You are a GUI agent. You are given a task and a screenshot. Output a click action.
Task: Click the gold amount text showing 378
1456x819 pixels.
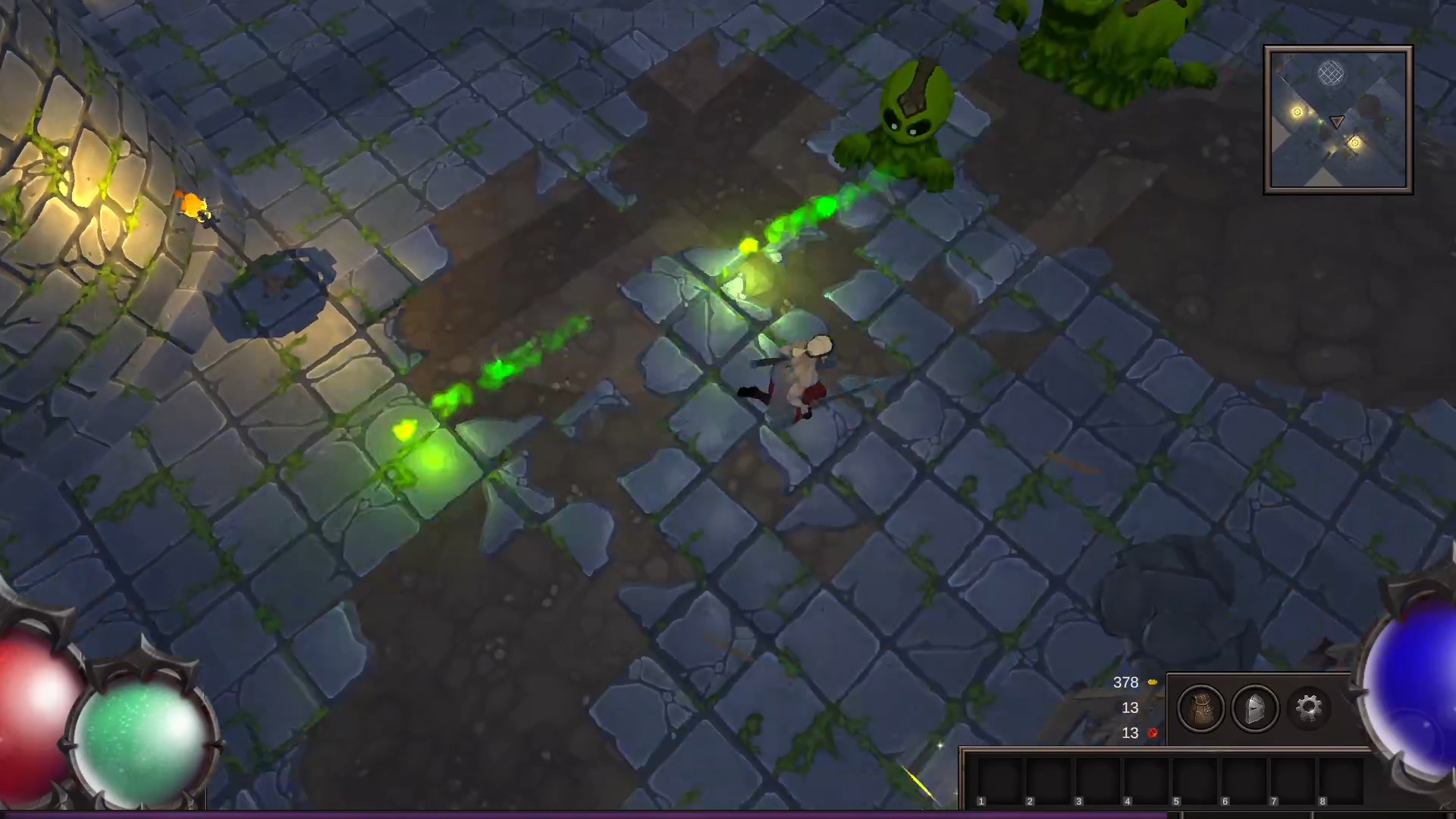coord(1125,682)
